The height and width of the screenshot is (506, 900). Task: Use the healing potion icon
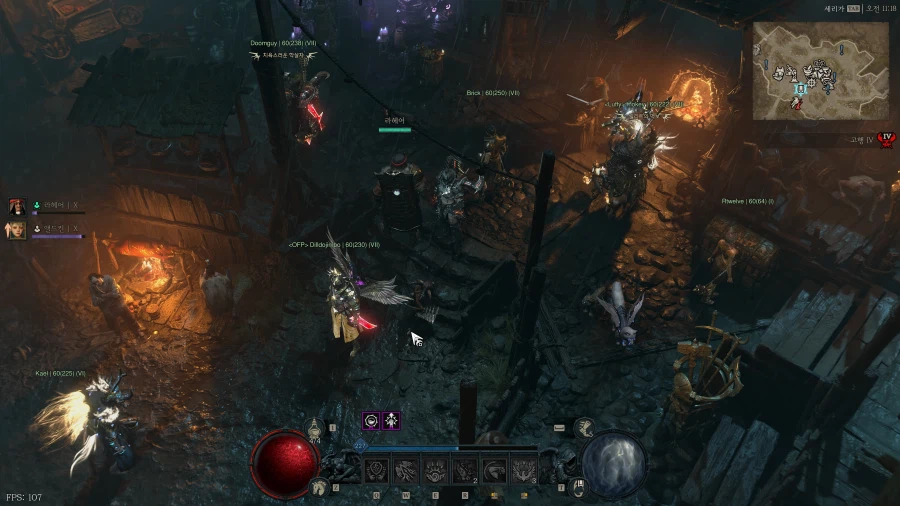coord(315,427)
